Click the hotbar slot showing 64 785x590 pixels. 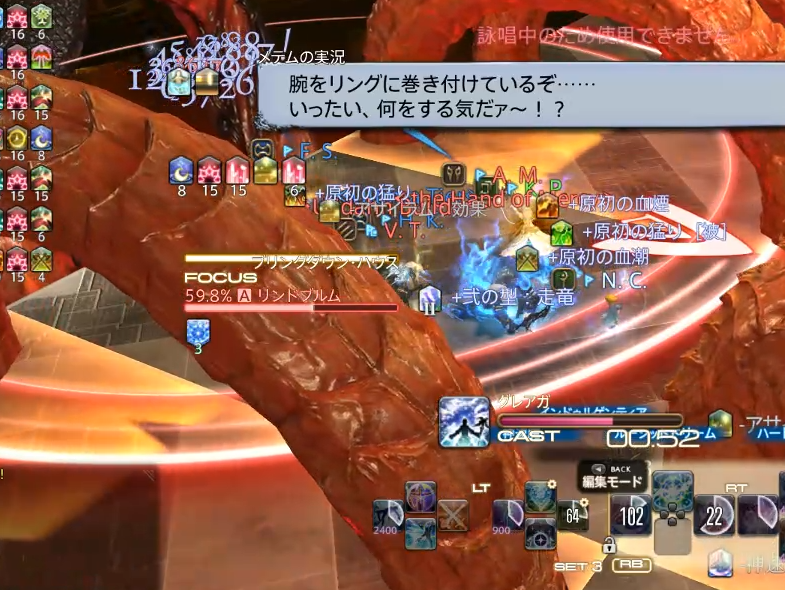pos(574,515)
